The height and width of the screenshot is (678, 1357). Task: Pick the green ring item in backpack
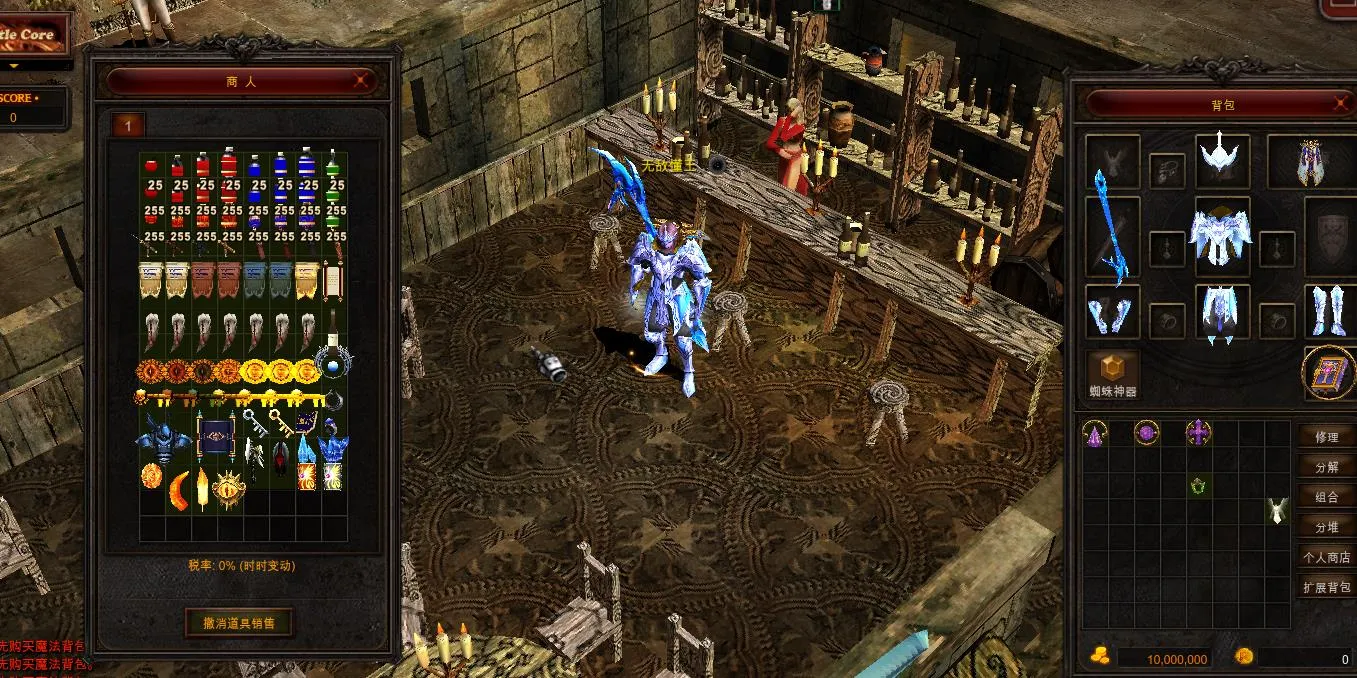coord(1198,486)
